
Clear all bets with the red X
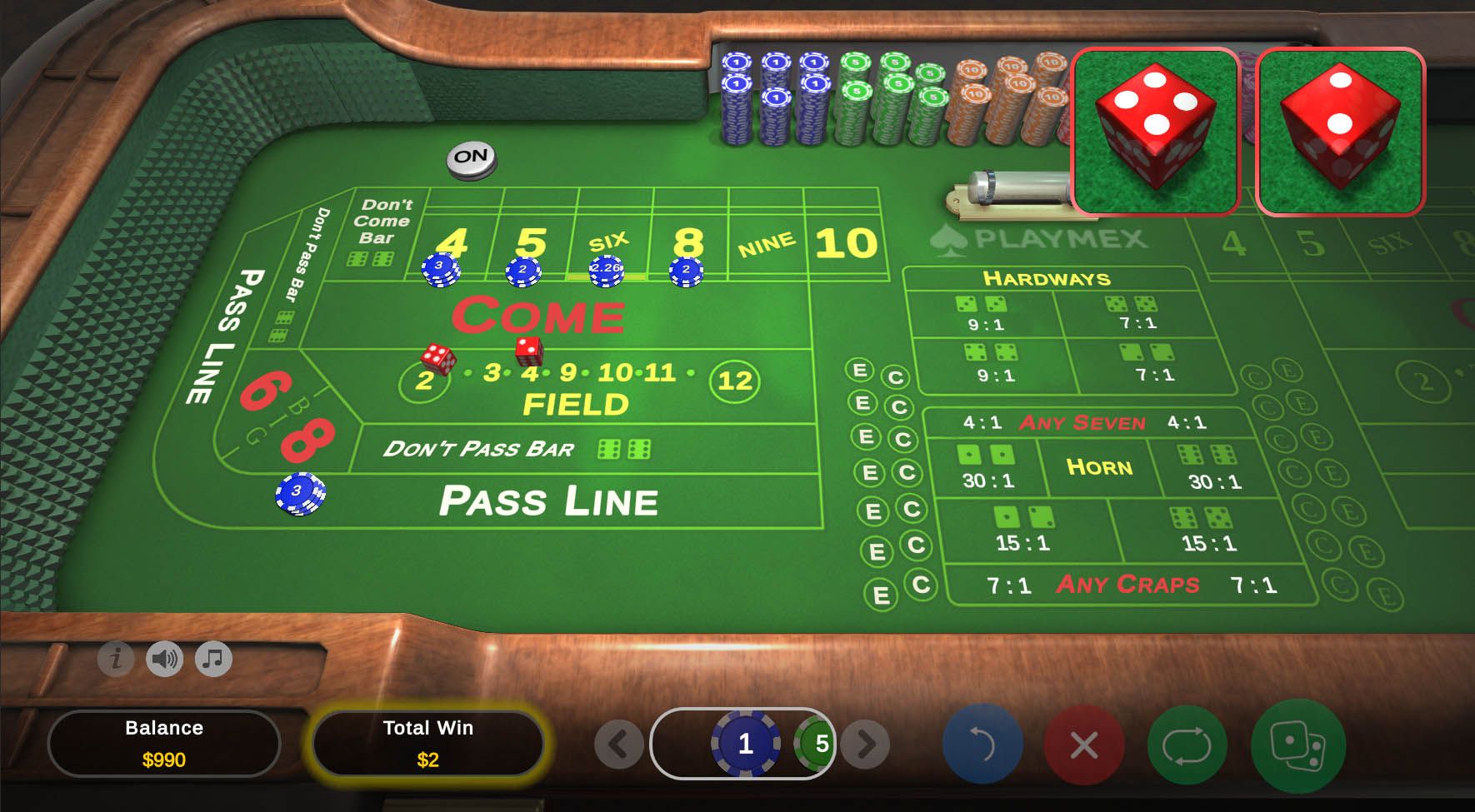click(x=1083, y=744)
